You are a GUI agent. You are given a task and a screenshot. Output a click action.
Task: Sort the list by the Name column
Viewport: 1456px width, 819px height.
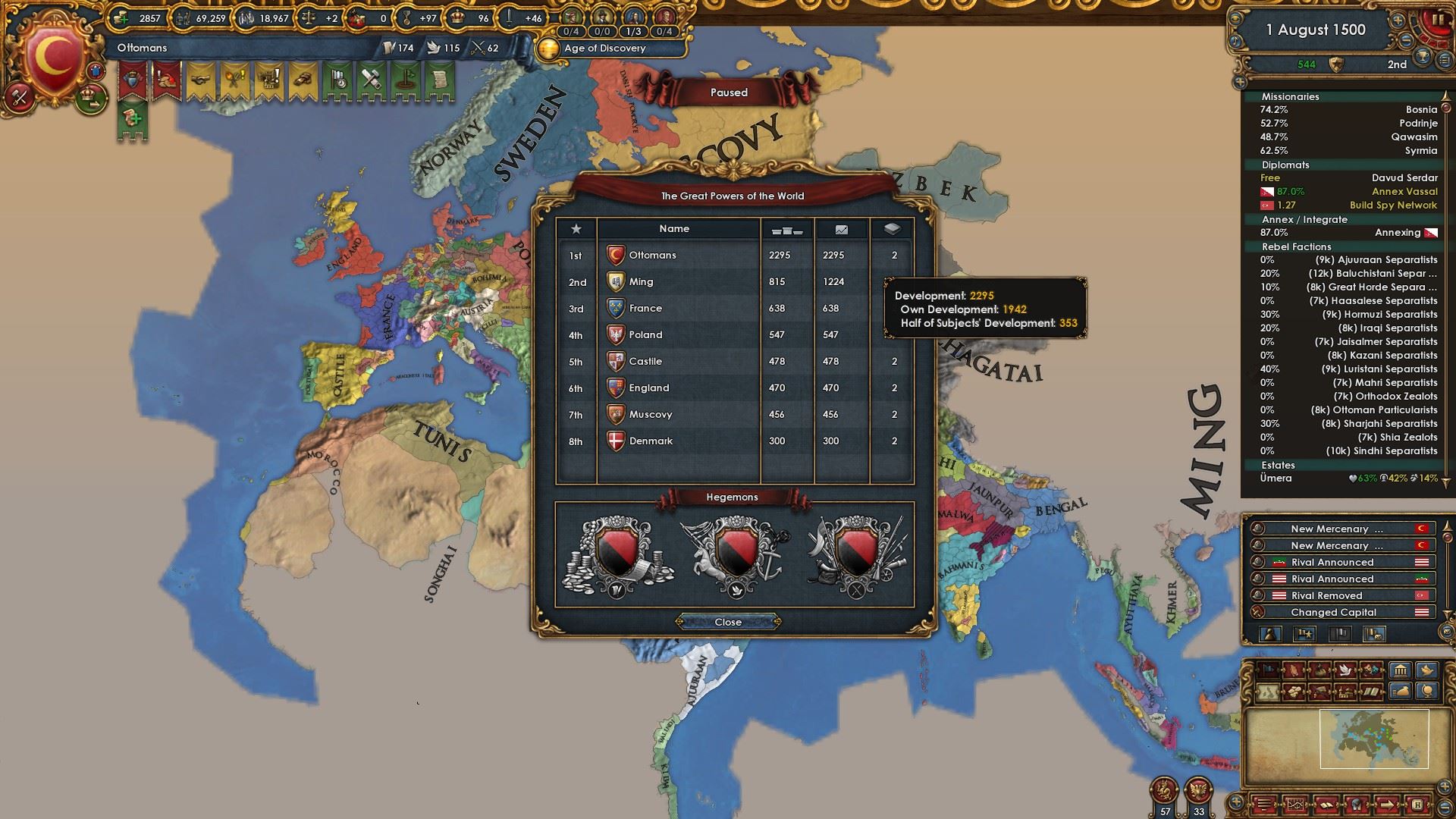click(x=674, y=228)
